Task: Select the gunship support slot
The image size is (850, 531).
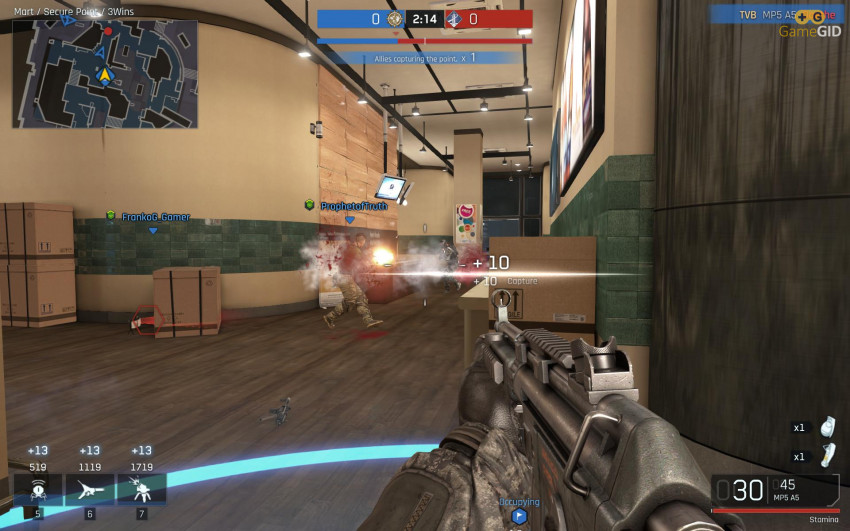Action: 89,488
